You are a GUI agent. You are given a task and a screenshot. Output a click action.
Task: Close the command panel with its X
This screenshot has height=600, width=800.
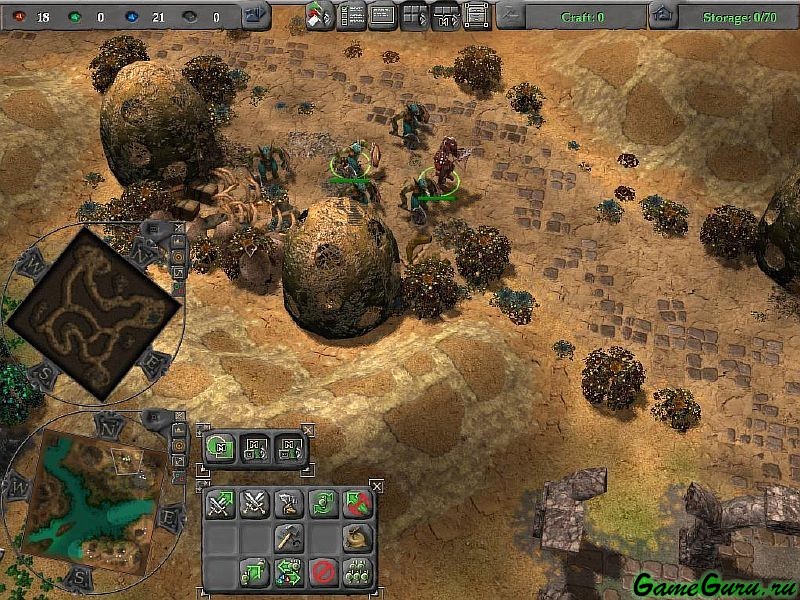[x=376, y=486]
